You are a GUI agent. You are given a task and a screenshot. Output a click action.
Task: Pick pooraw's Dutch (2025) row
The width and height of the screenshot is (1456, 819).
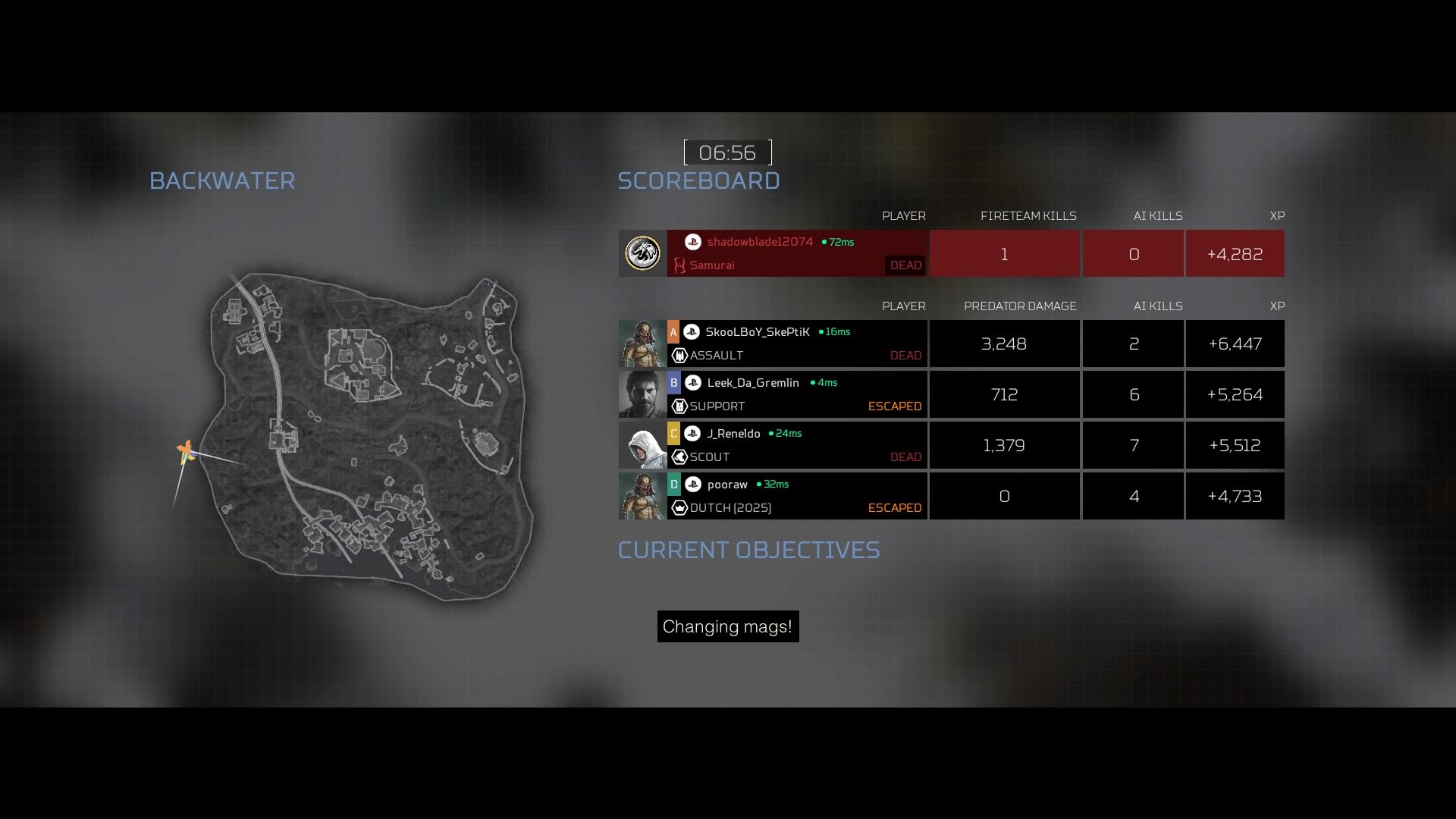pyautogui.click(x=796, y=496)
